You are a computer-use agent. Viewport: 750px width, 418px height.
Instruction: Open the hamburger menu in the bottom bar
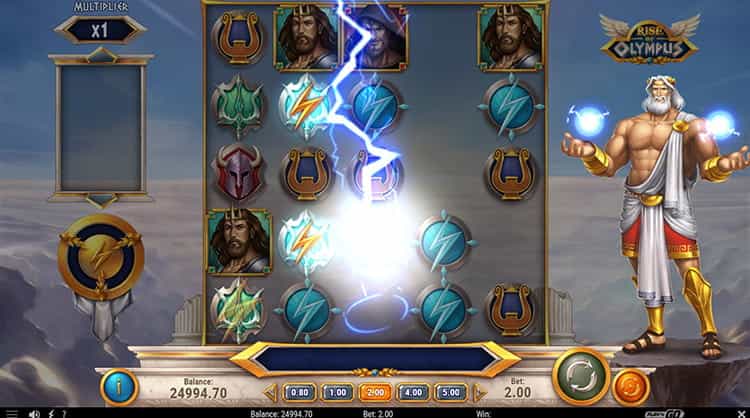(11, 412)
